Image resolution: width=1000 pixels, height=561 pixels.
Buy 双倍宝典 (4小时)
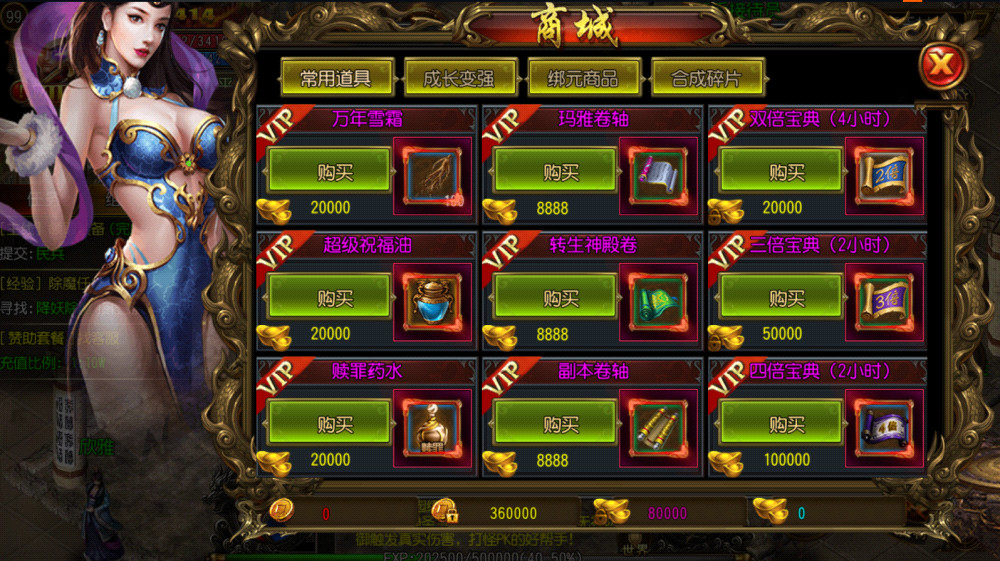pyautogui.click(x=780, y=172)
